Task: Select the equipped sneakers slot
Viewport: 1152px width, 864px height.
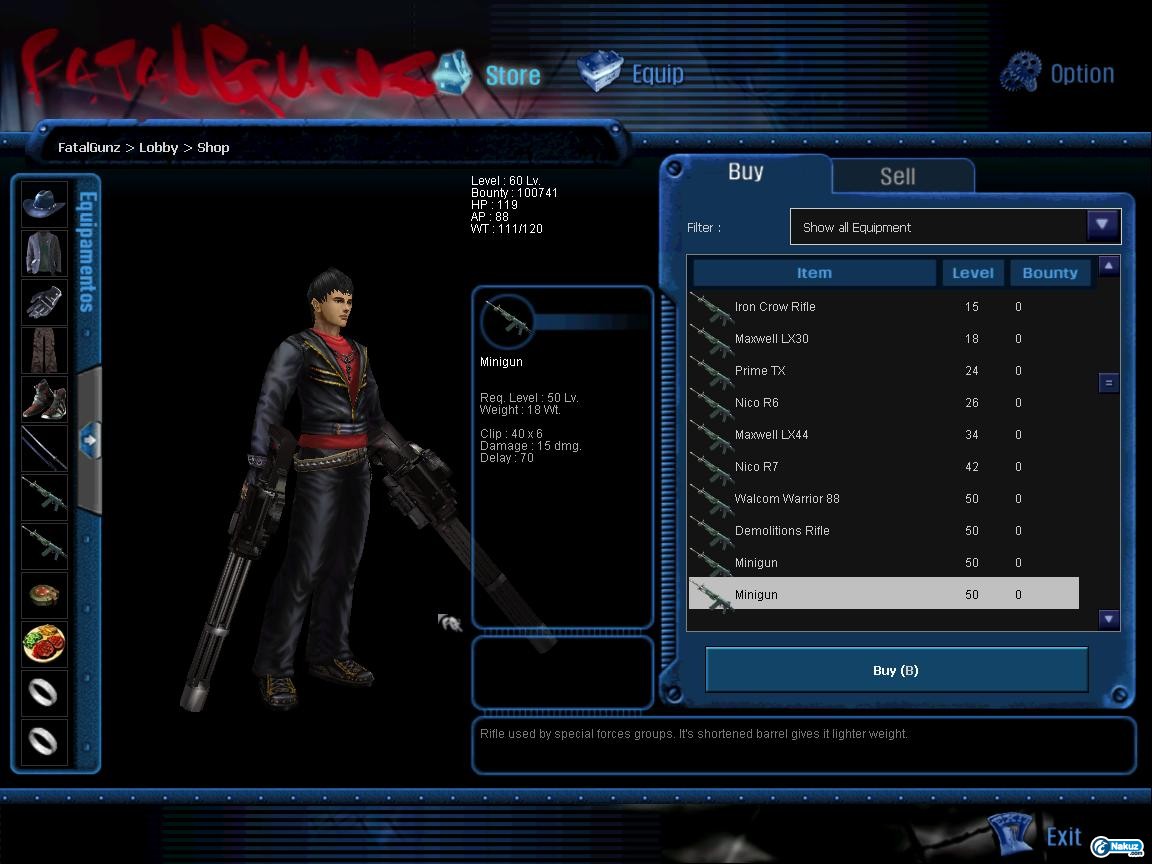Action: (45, 399)
